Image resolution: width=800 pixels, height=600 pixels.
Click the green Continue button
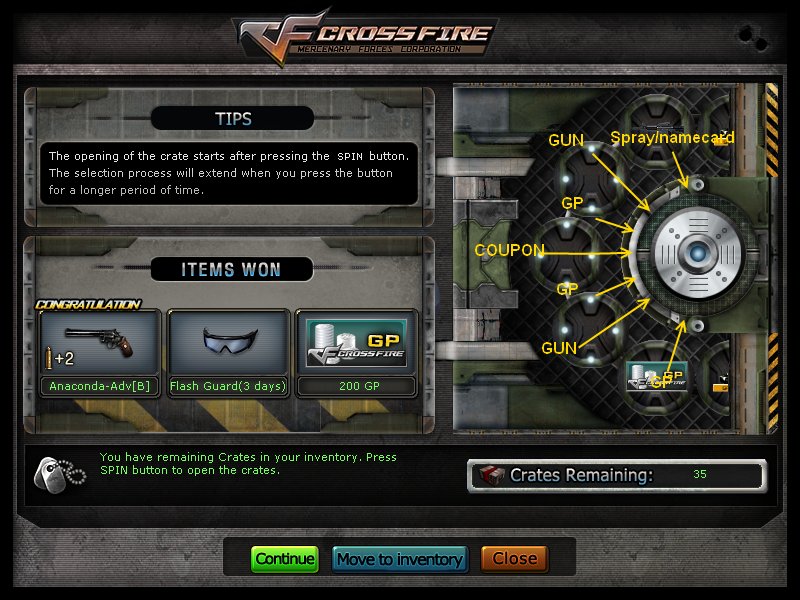pyautogui.click(x=284, y=559)
